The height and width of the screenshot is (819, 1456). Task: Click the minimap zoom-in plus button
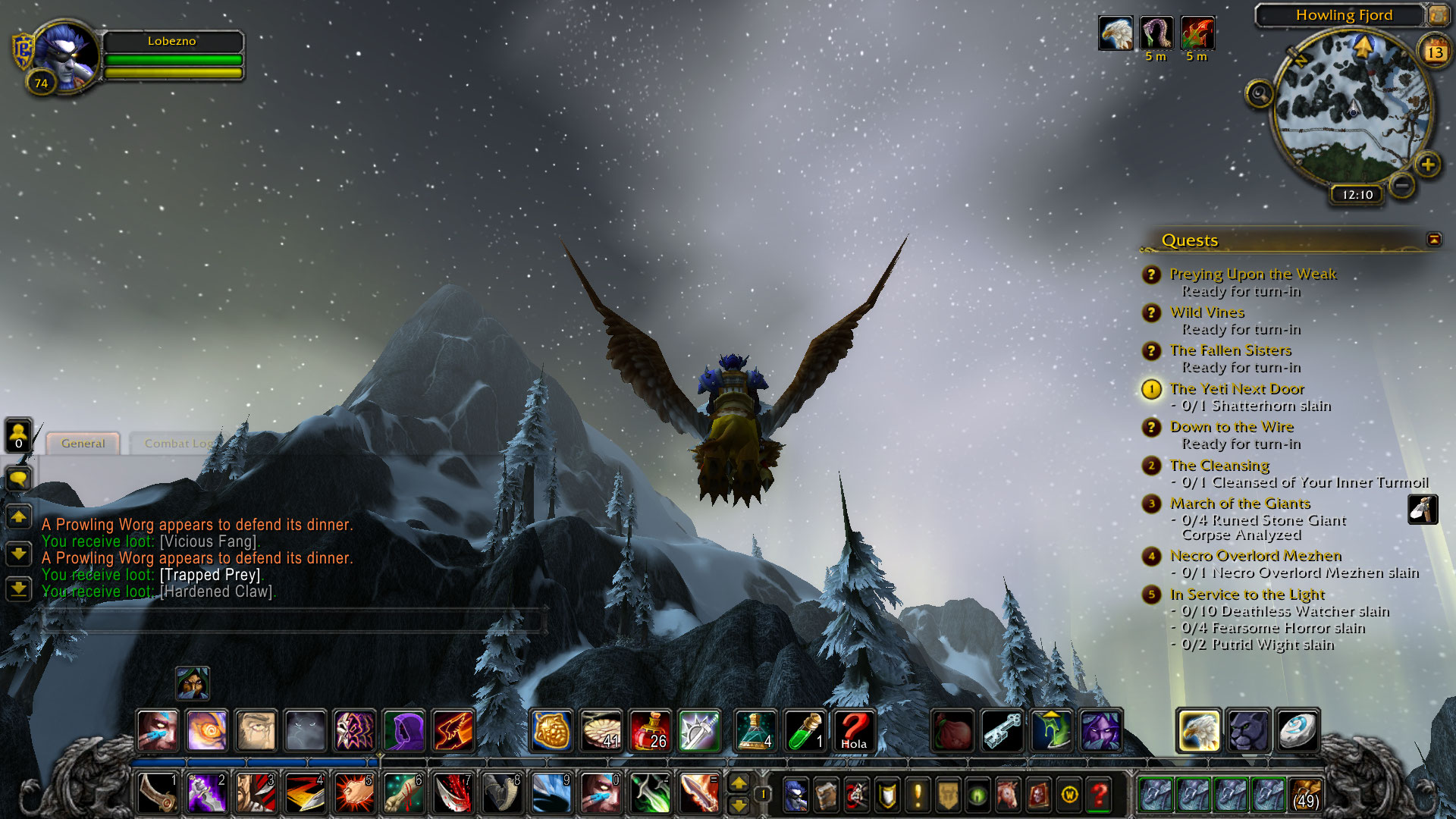click(x=1427, y=165)
